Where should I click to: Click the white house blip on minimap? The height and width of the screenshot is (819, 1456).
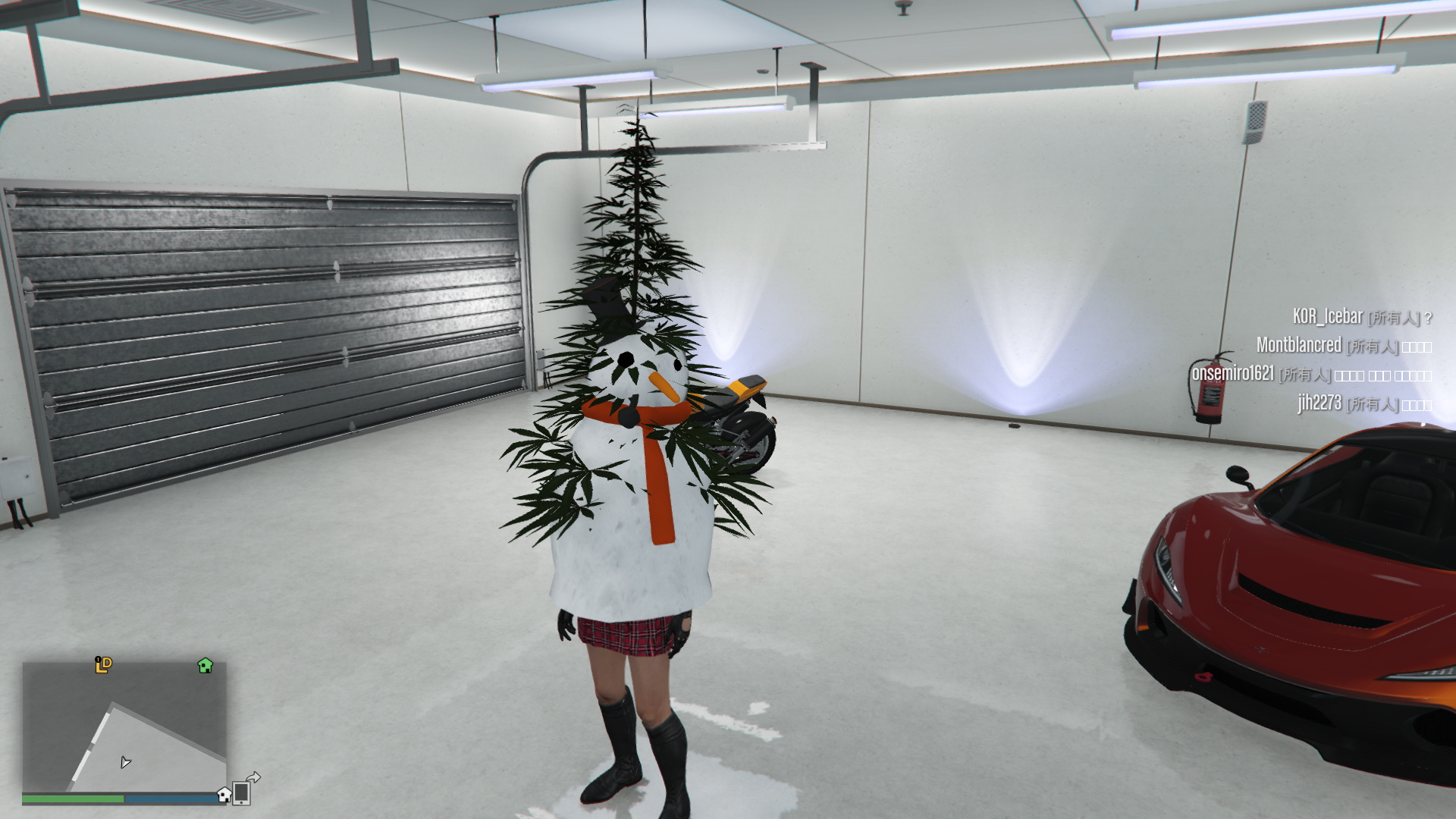pyautogui.click(x=224, y=795)
